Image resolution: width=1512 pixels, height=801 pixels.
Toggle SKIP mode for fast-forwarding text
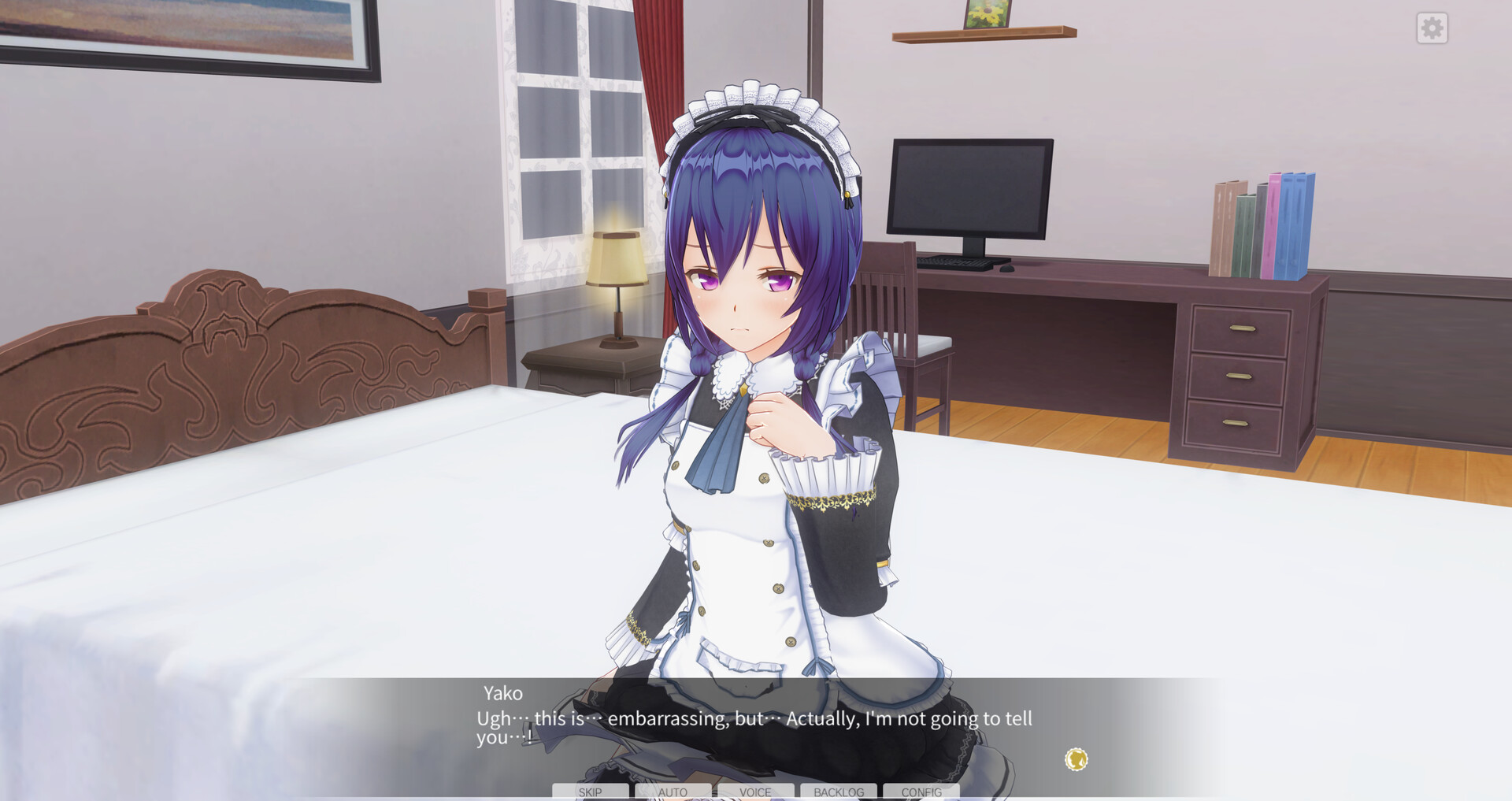590,792
